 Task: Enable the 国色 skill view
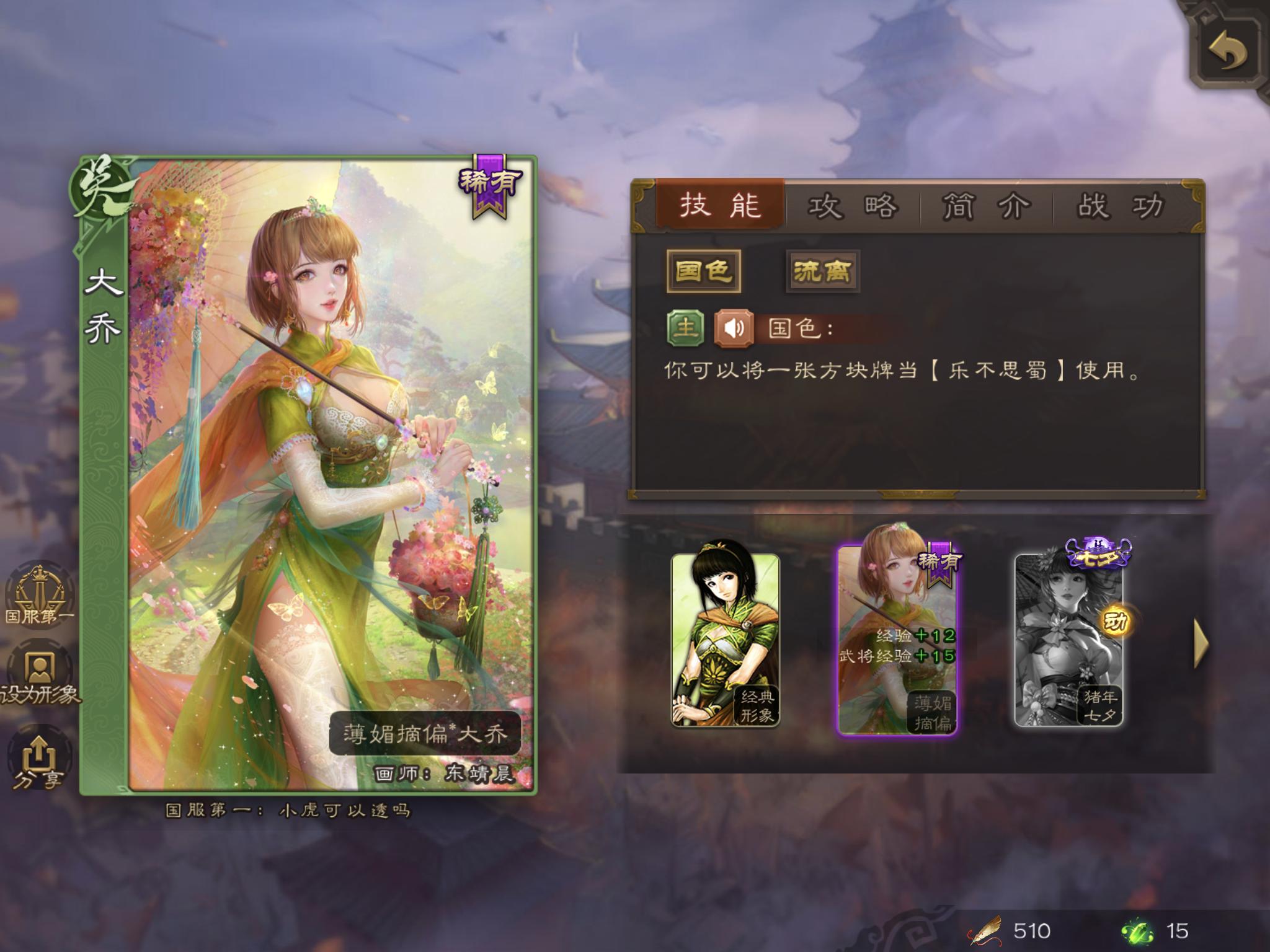(705, 271)
